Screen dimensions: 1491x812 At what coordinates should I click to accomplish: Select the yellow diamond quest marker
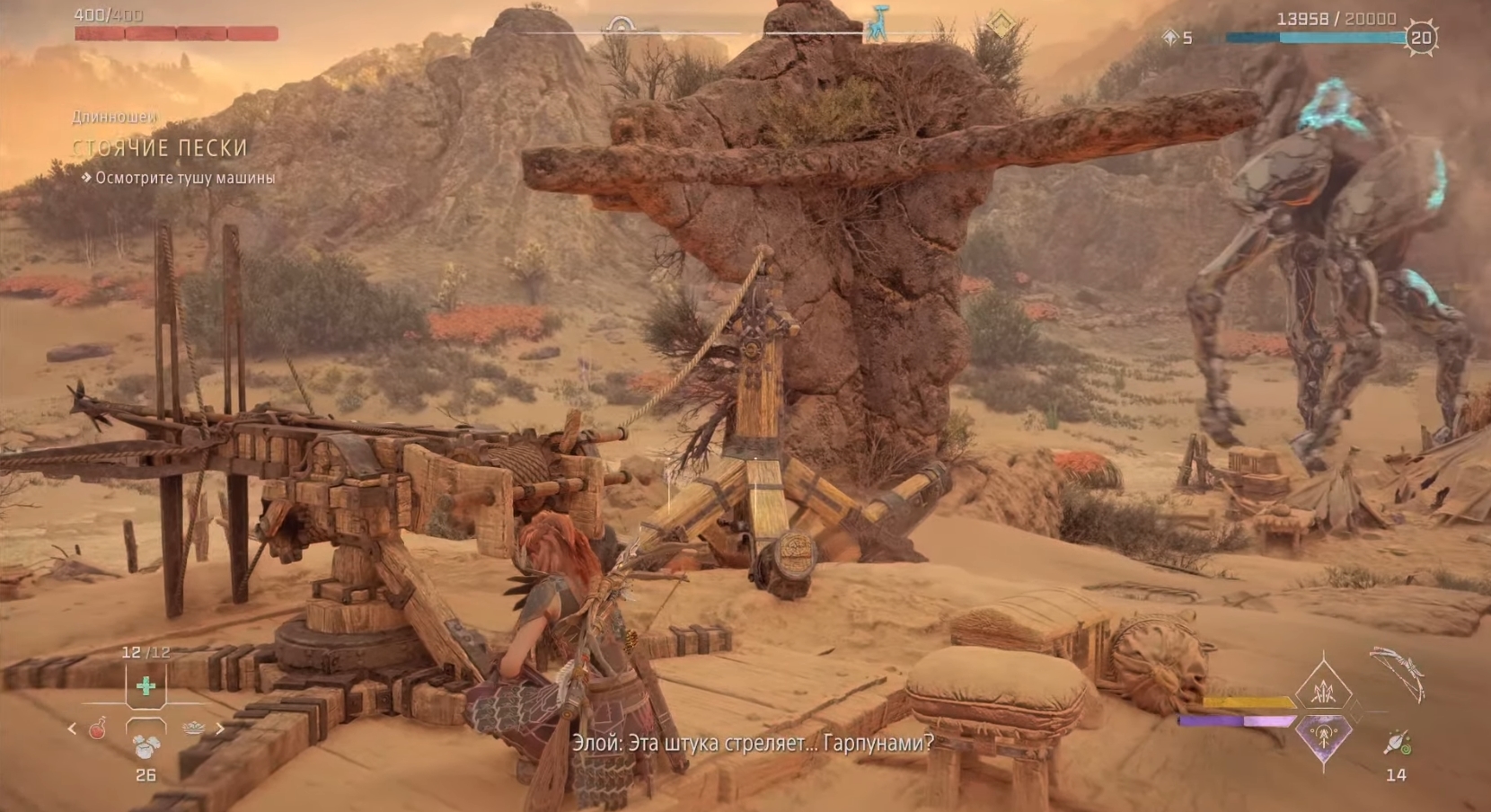click(1000, 24)
